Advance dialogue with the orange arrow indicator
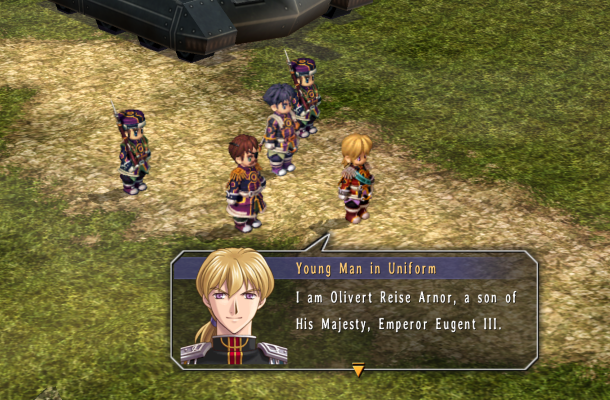The width and height of the screenshot is (610, 400). (x=358, y=371)
